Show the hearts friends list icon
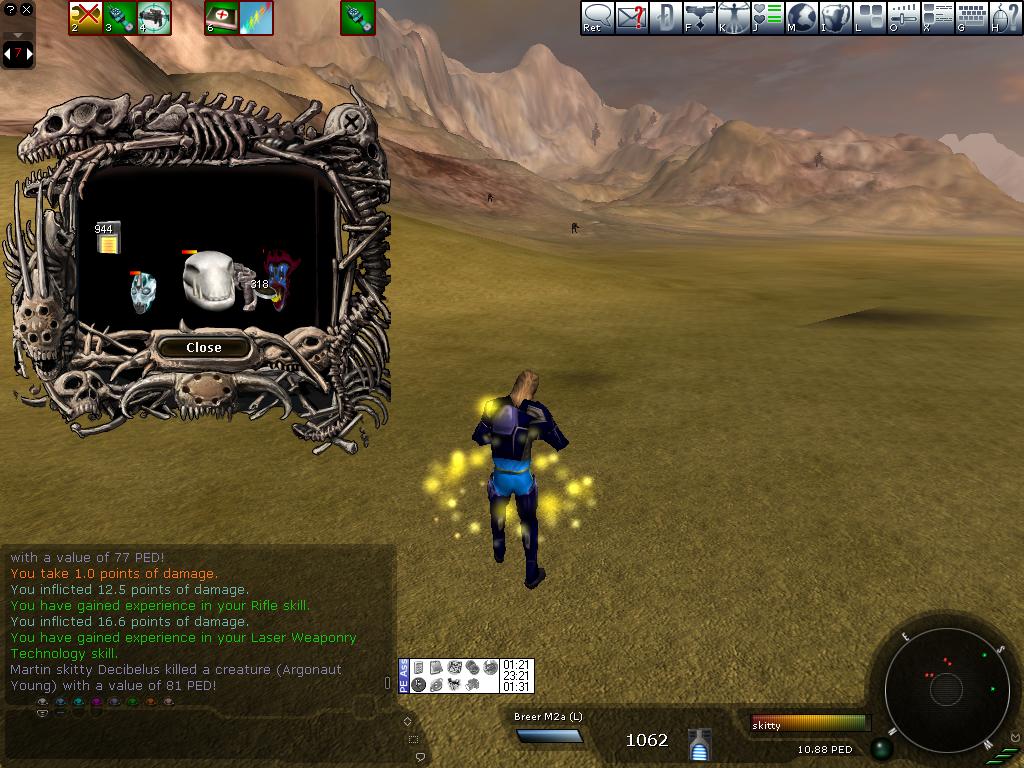The height and width of the screenshot is (768, 1024). click(x=767, y=17)
